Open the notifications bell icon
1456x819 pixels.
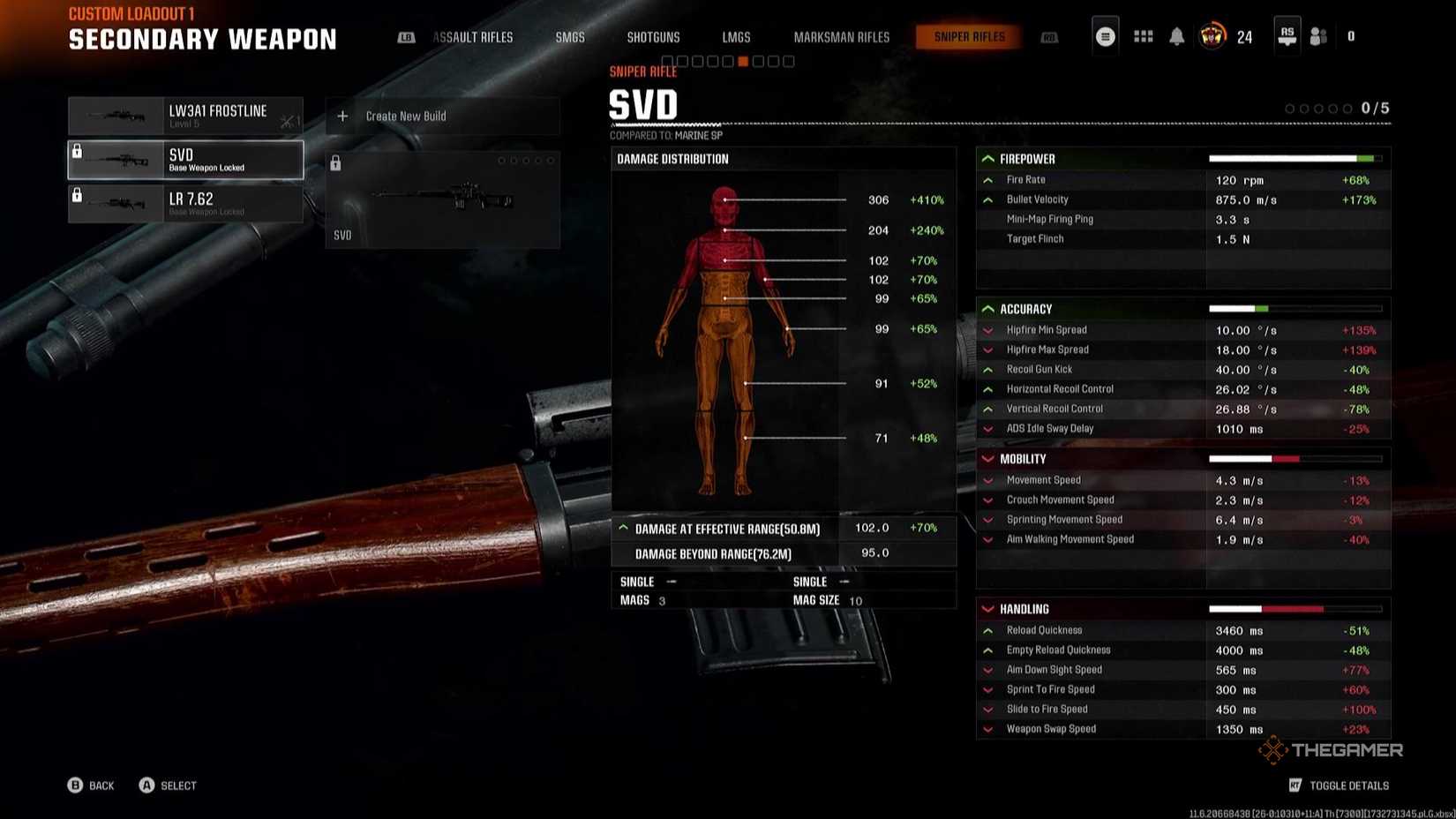click(x=1175, y=36)
